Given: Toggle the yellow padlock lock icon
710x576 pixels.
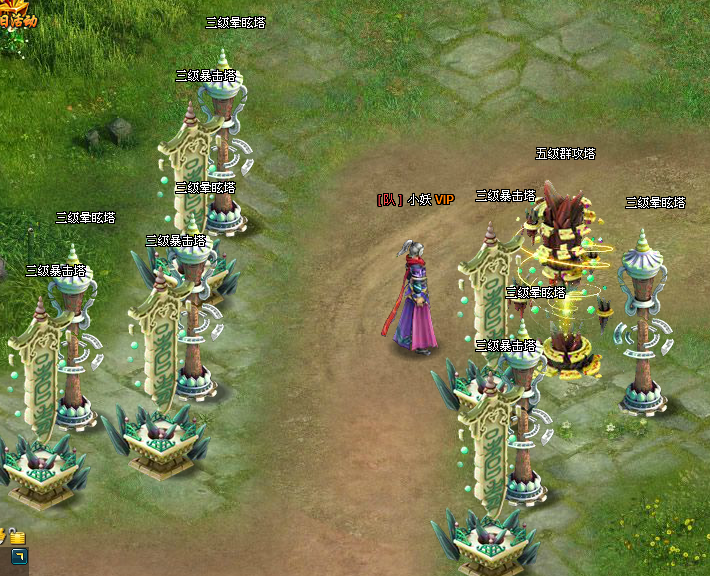Looking at the screenshot, I should point(18,538).
